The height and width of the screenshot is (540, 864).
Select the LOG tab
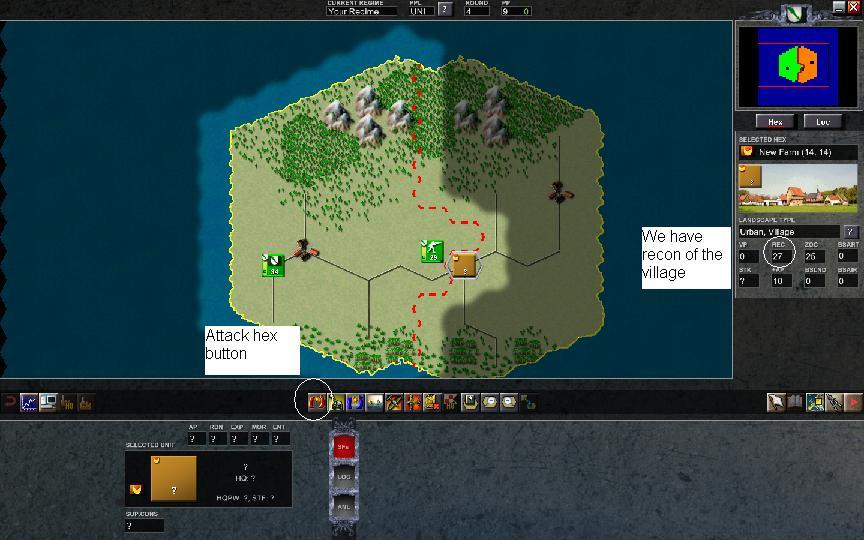click(342, 476)
